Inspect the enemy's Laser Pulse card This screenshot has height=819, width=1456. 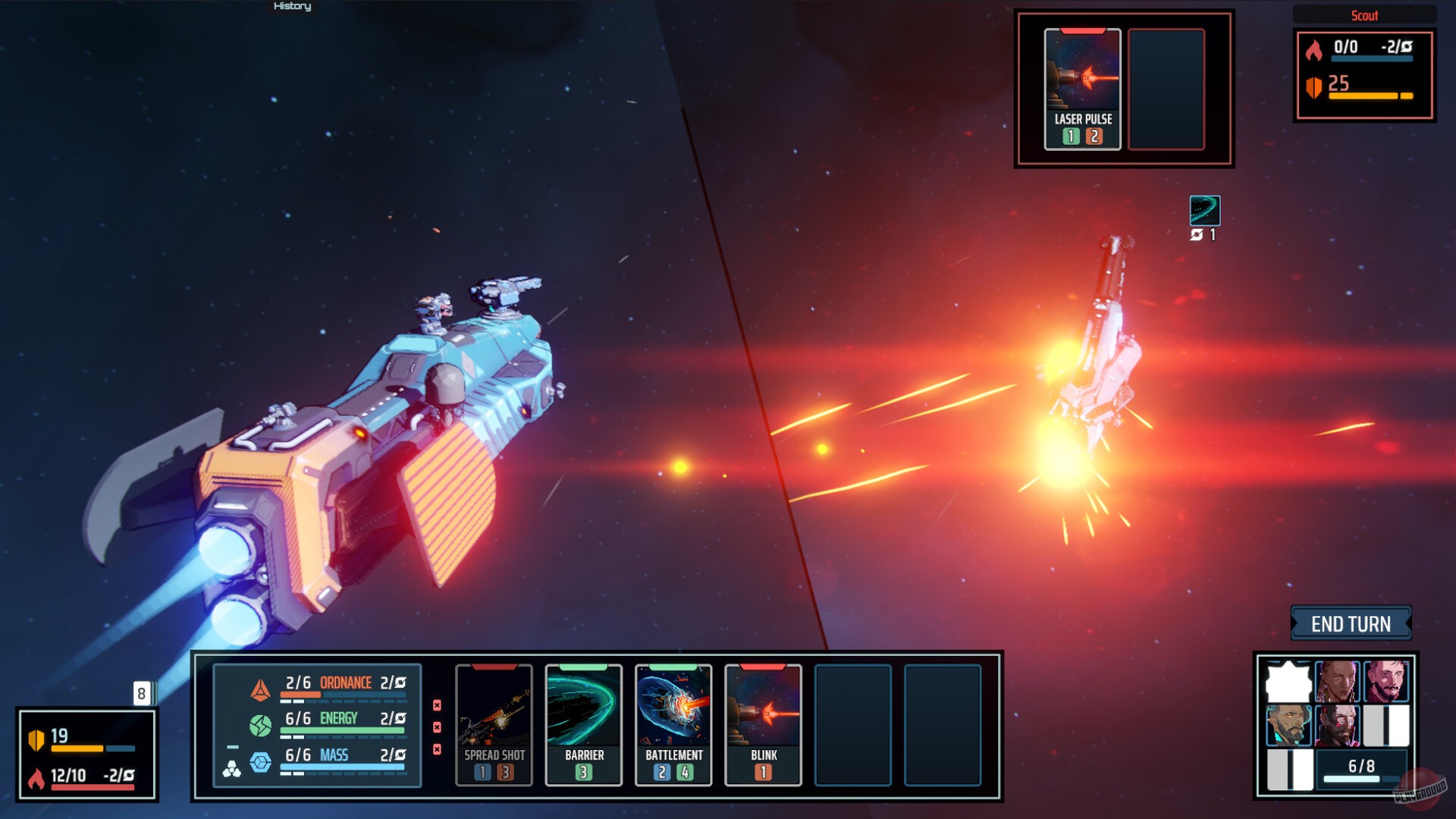[1082, 89]
